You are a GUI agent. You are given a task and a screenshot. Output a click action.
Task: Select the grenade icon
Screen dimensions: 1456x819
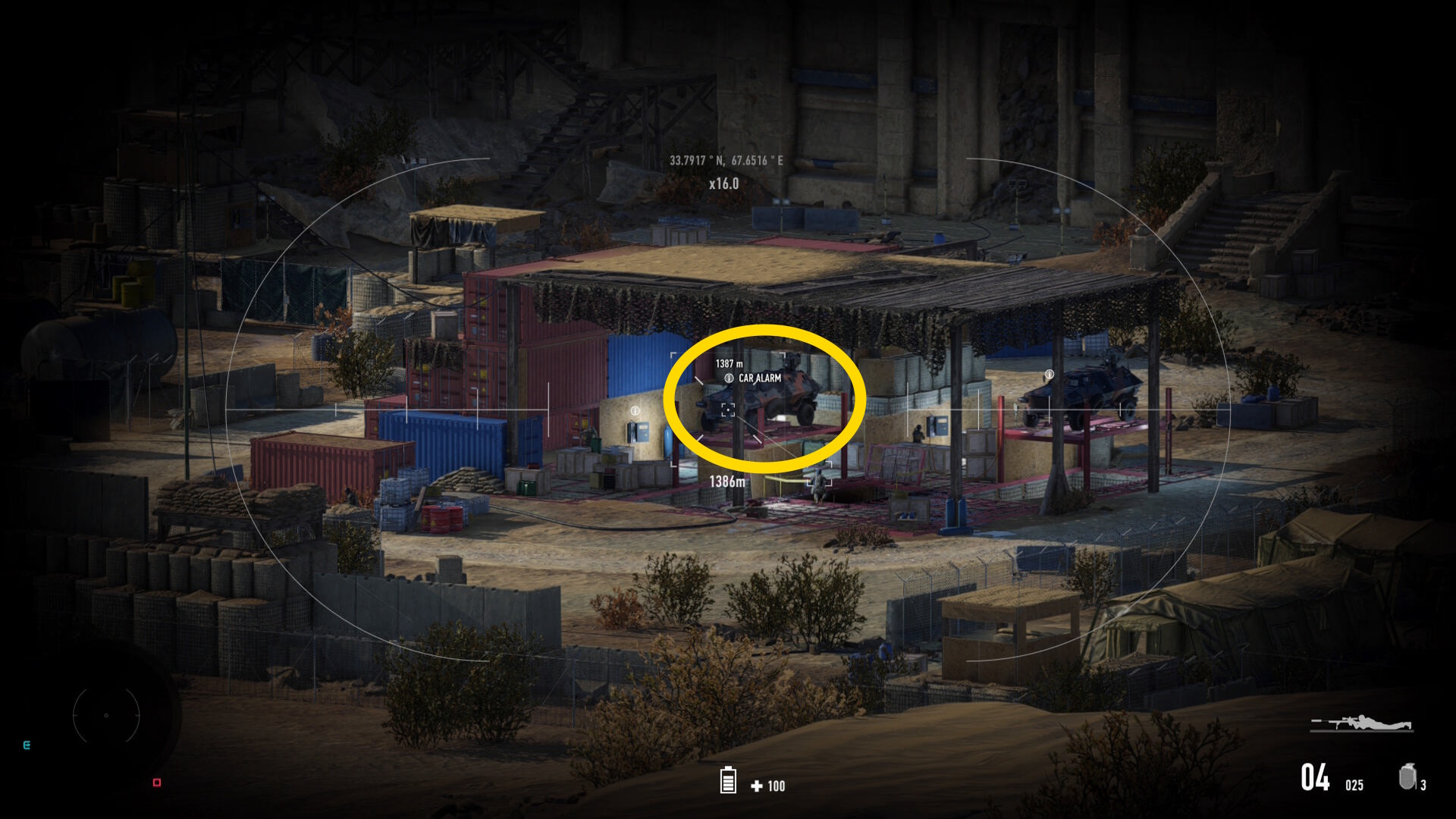click(1407, 777)
